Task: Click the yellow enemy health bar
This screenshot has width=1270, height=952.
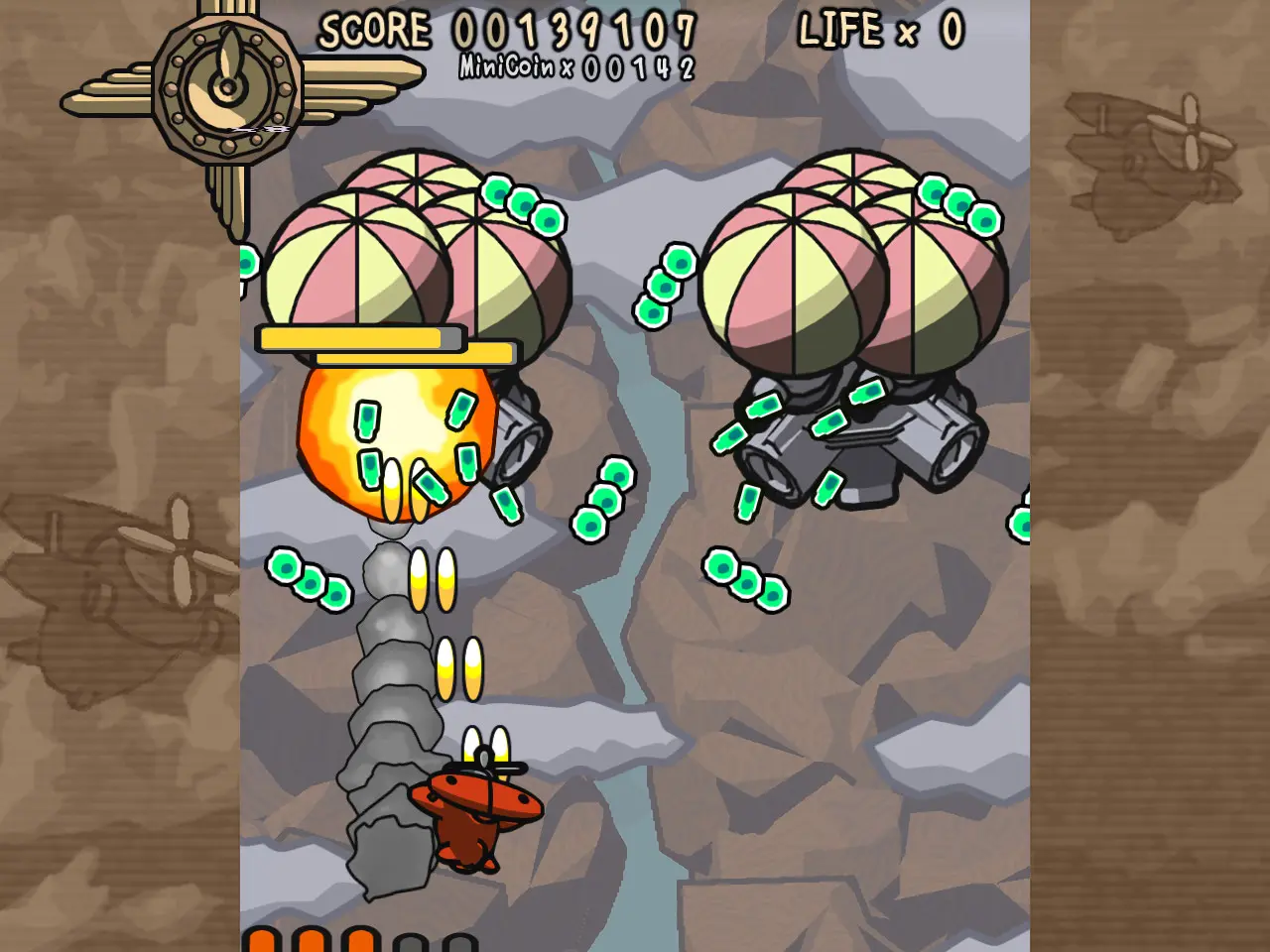Action: (362, 339)
